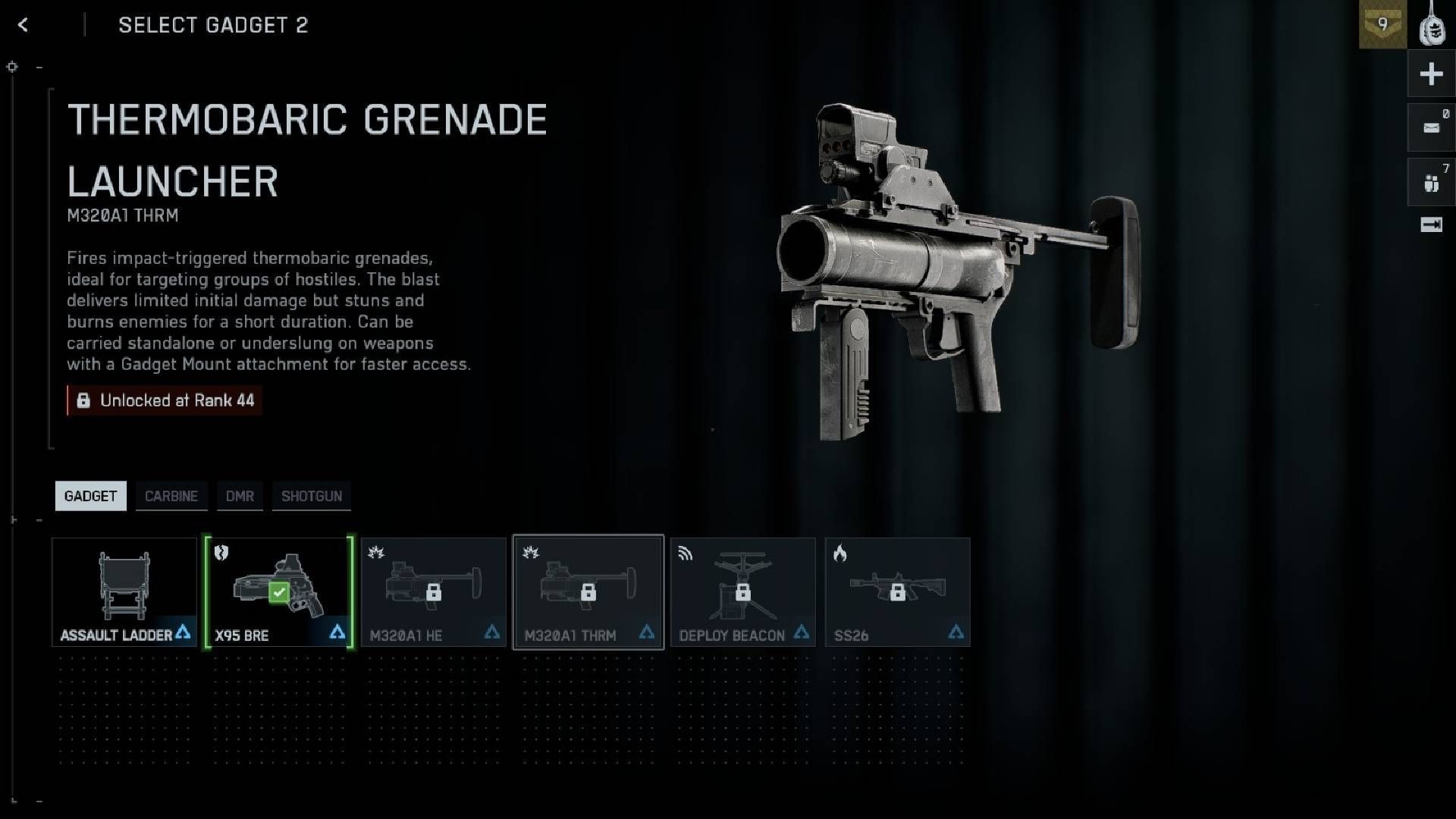Click the plus icon button
The image size is (1456, 819).
[1431, 74]
